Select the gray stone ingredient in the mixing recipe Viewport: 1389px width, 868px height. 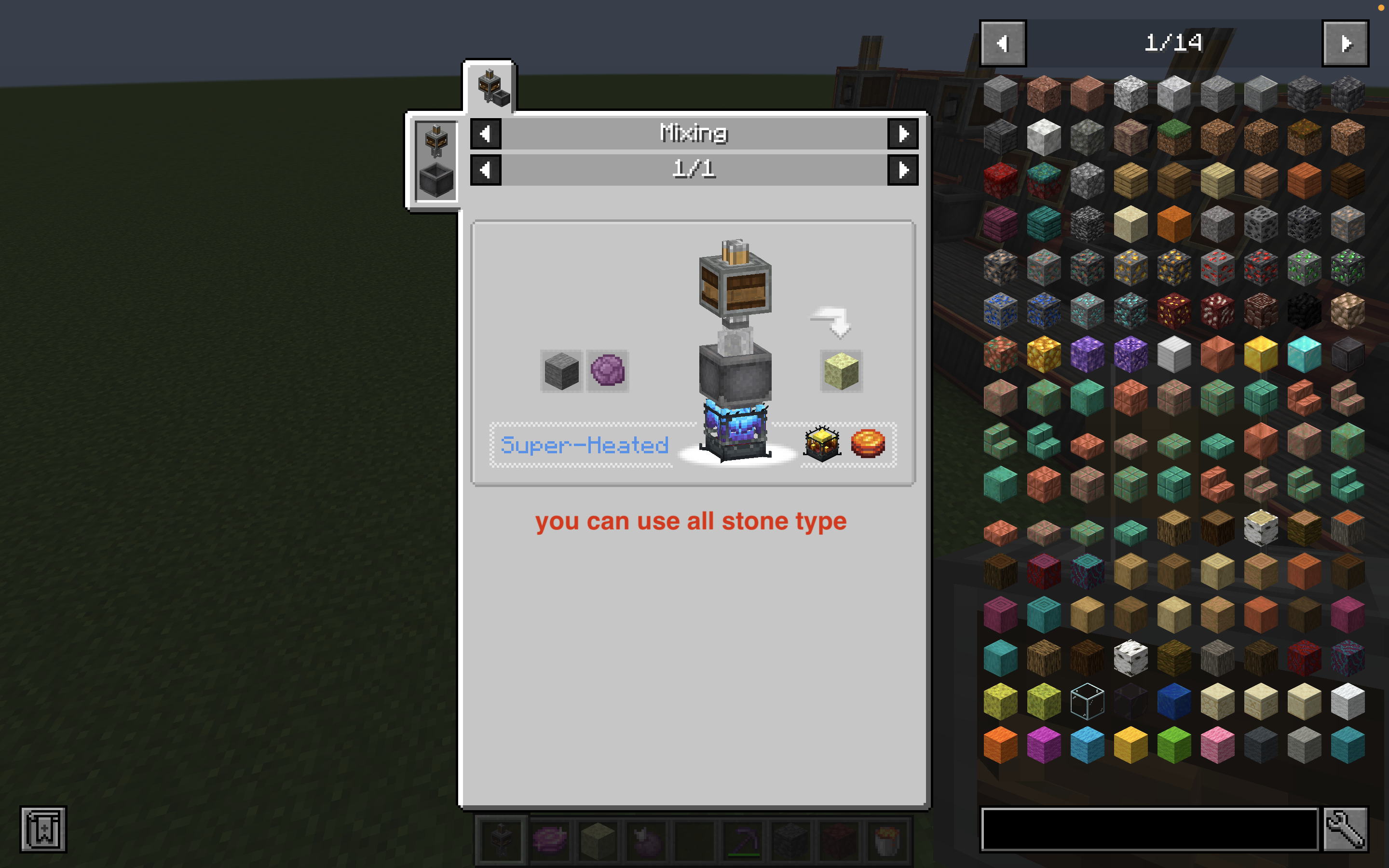coord(561,370)
